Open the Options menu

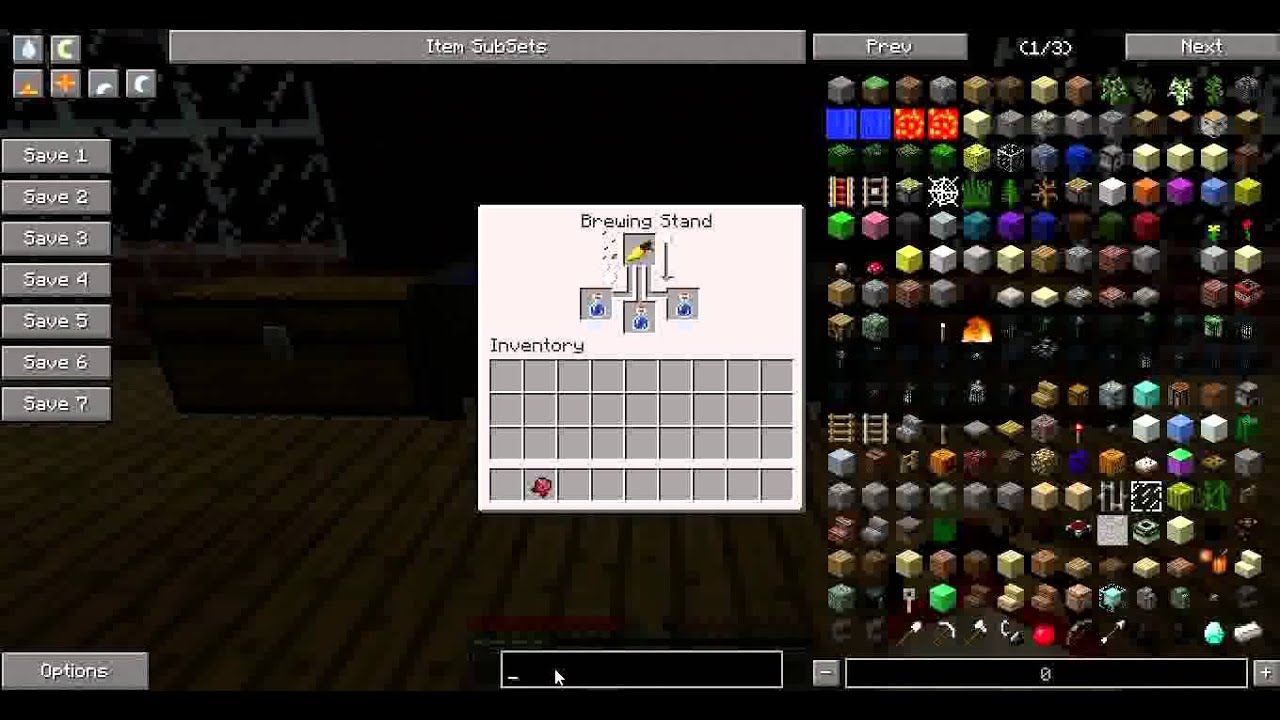[x=74, y=670]
